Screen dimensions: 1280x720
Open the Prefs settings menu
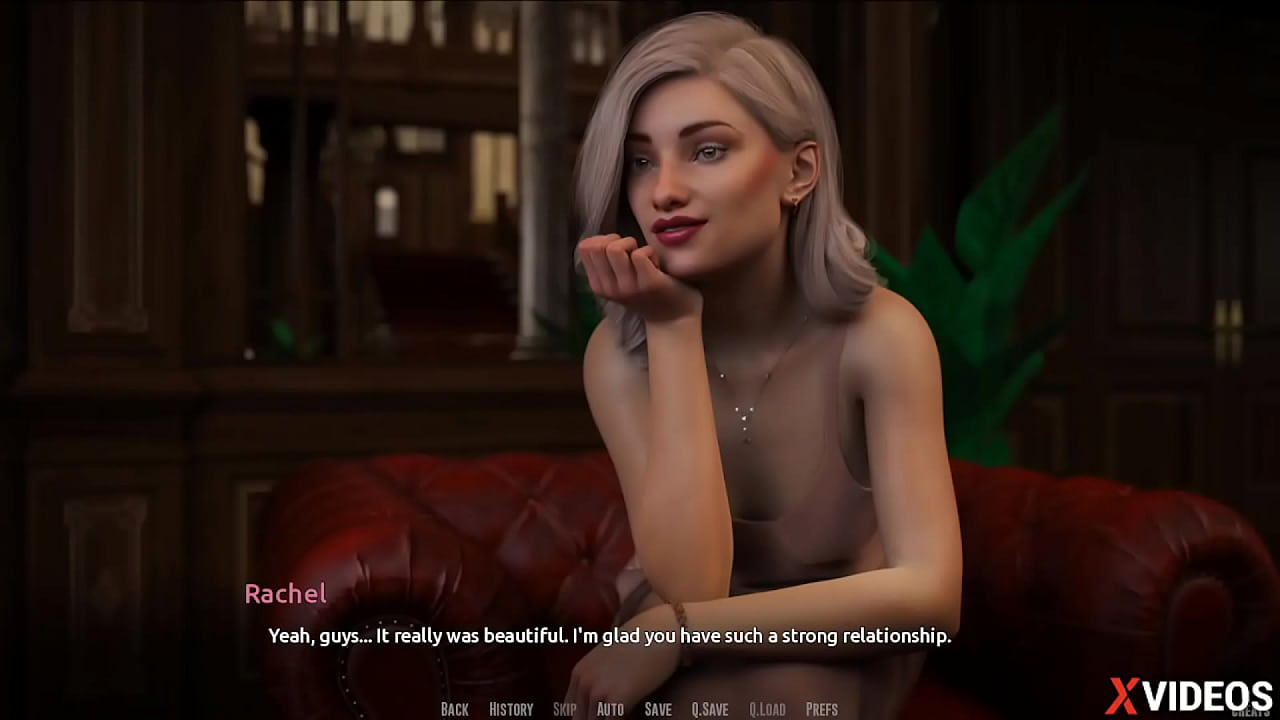coord(822,709)
